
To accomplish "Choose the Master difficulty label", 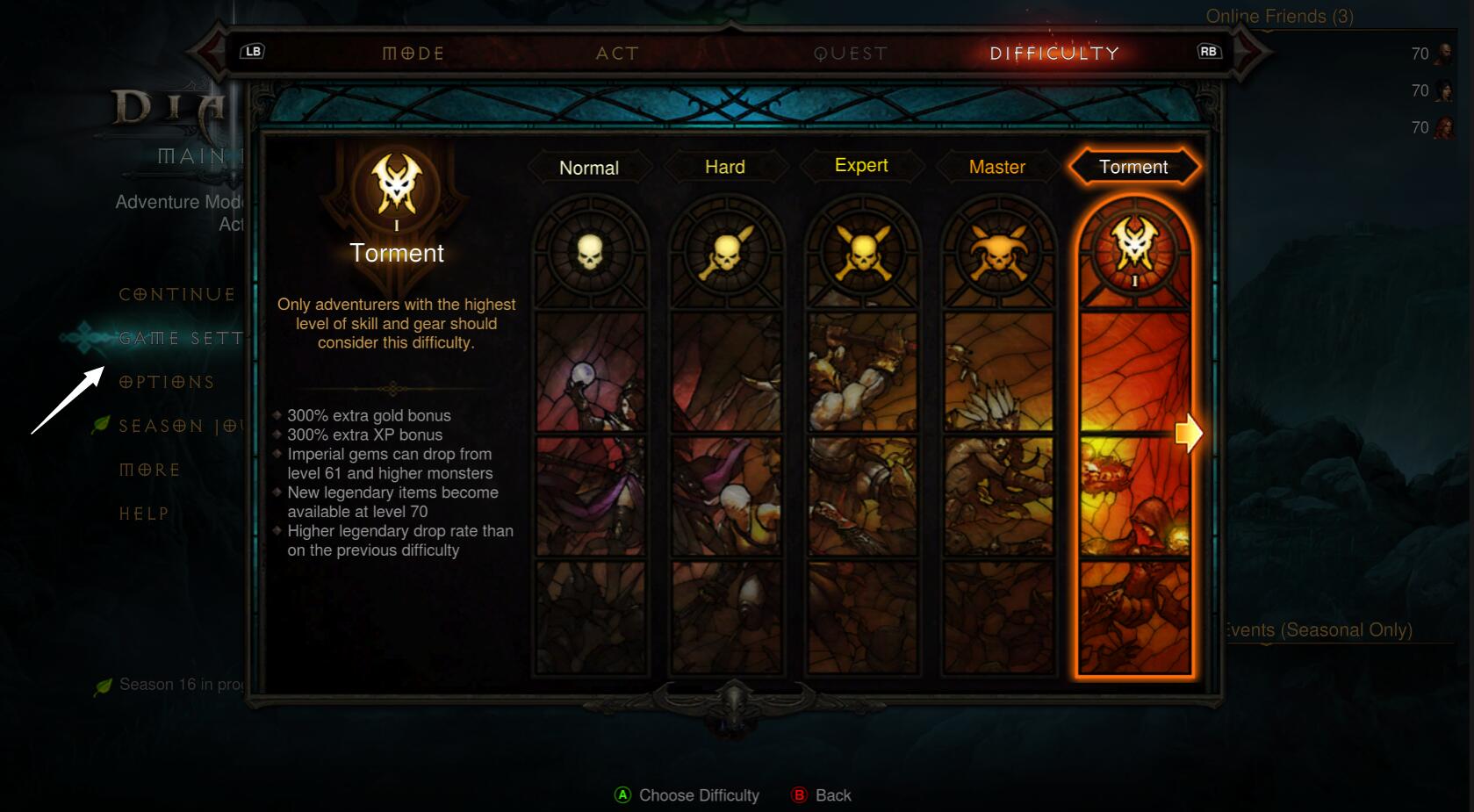I will (x=997, y=167).
